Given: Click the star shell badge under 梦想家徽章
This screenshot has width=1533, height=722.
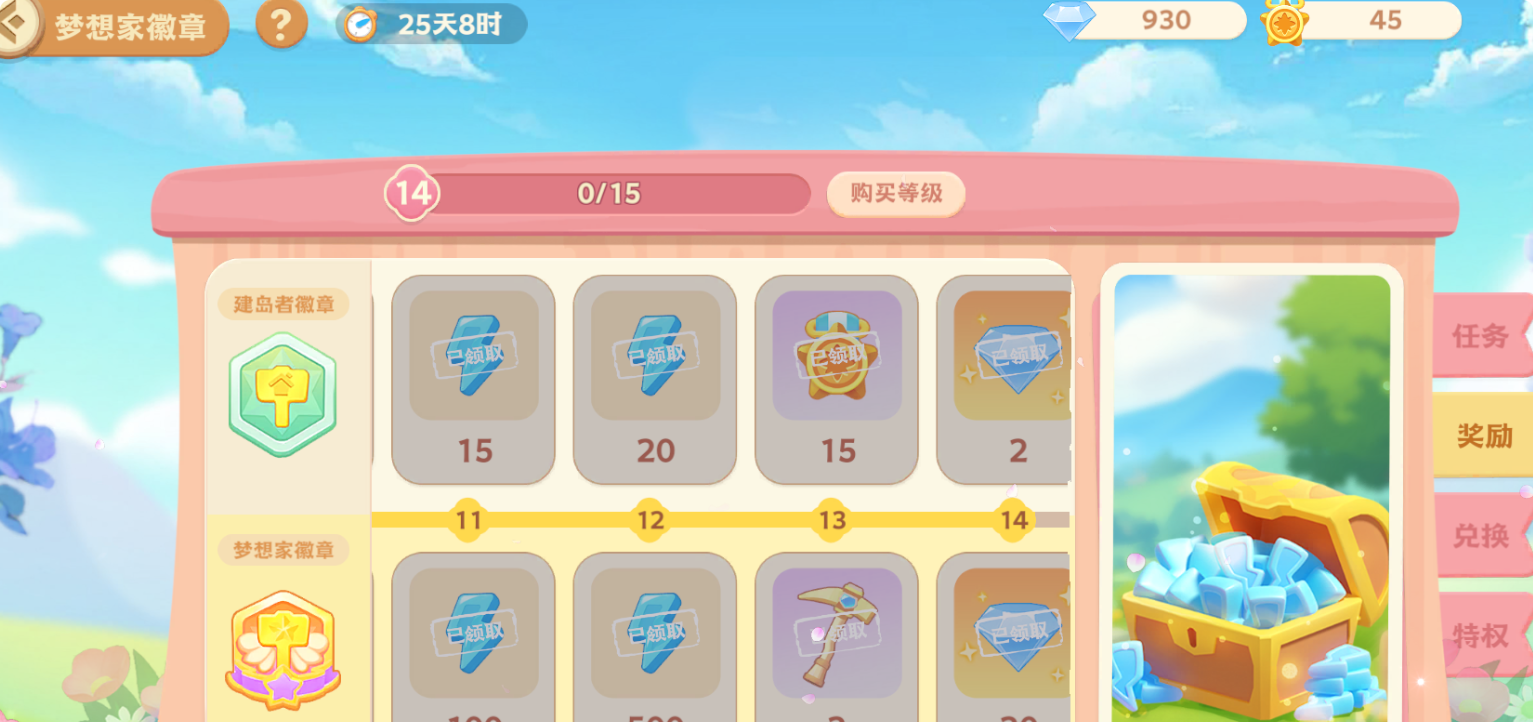Looking at the screenshot, I should point(283,650).
